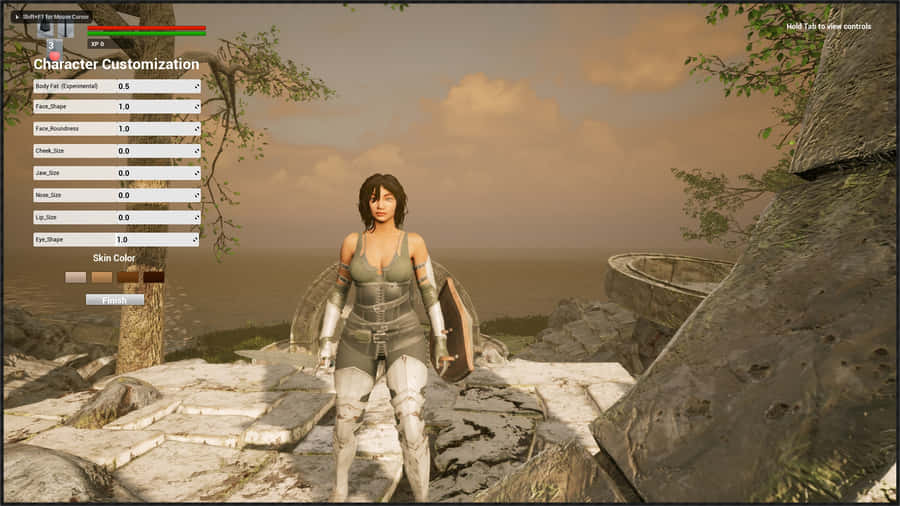Select the Jaw_Size value field
This screenshot has width=900, height=506.
coord(155,173)
